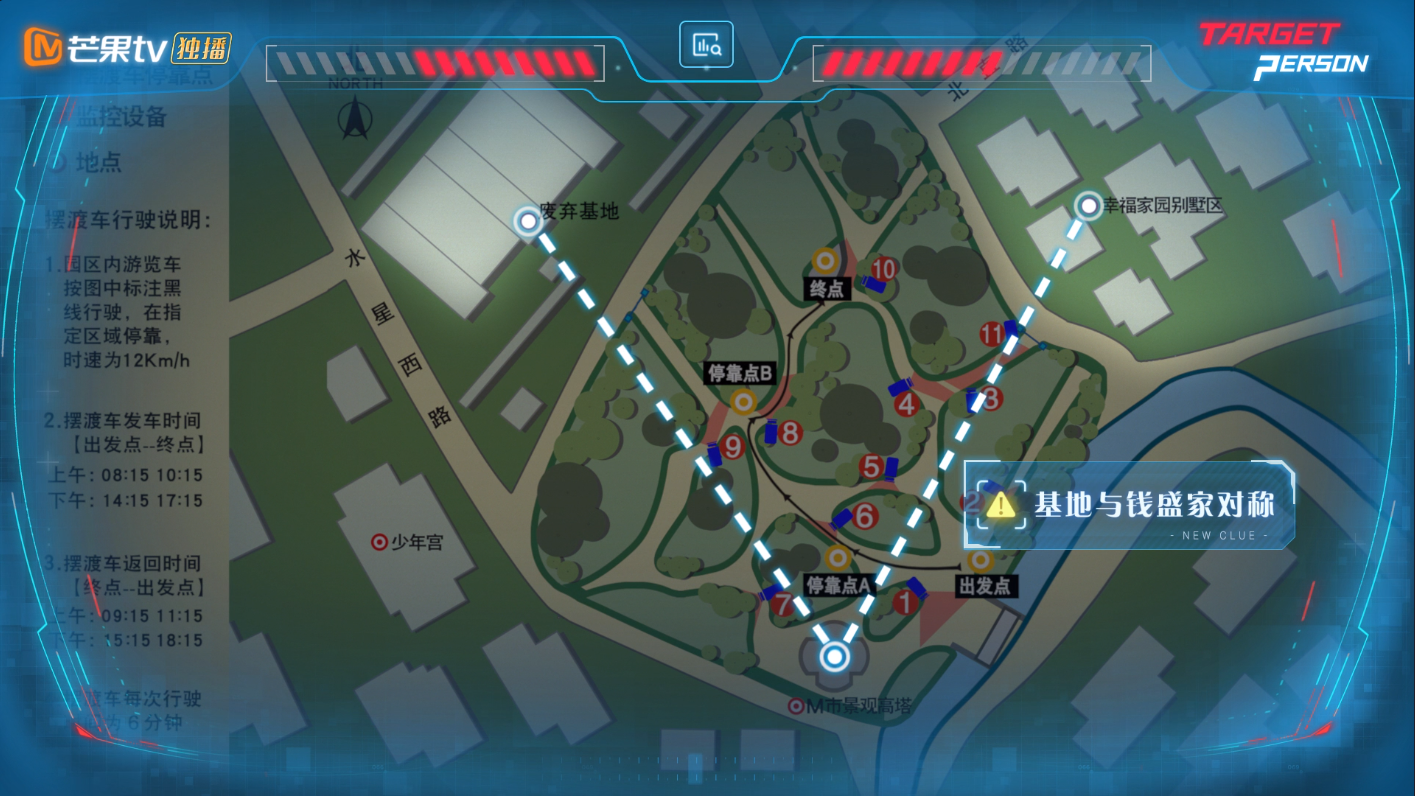
Task: Choose the 停靠点A stop marker
Action: point(838,557)
